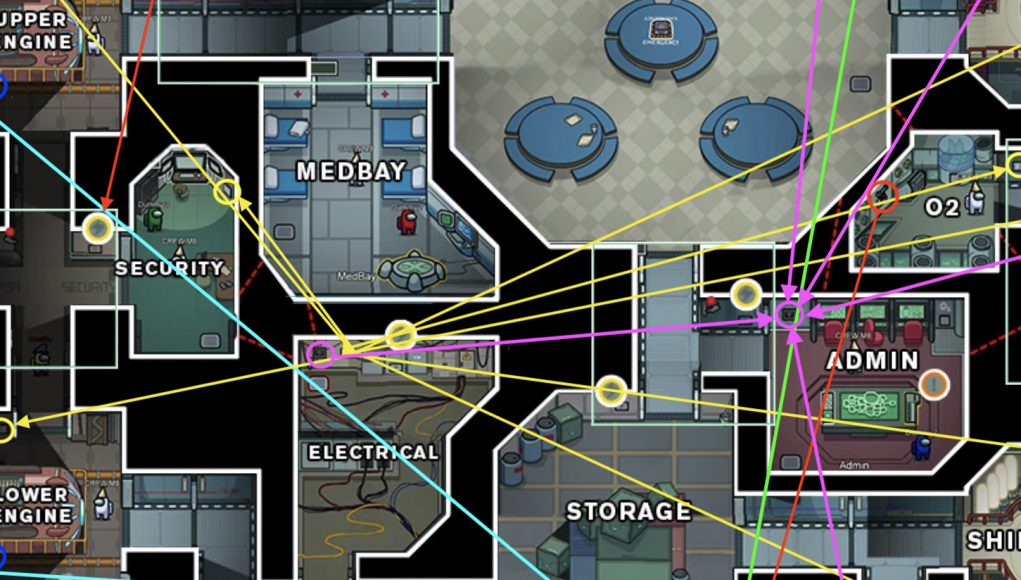Click the purple circle marker at Admin's doorway
The width and height of the screenshot is (1021, 580).
(x=789, y=315)
